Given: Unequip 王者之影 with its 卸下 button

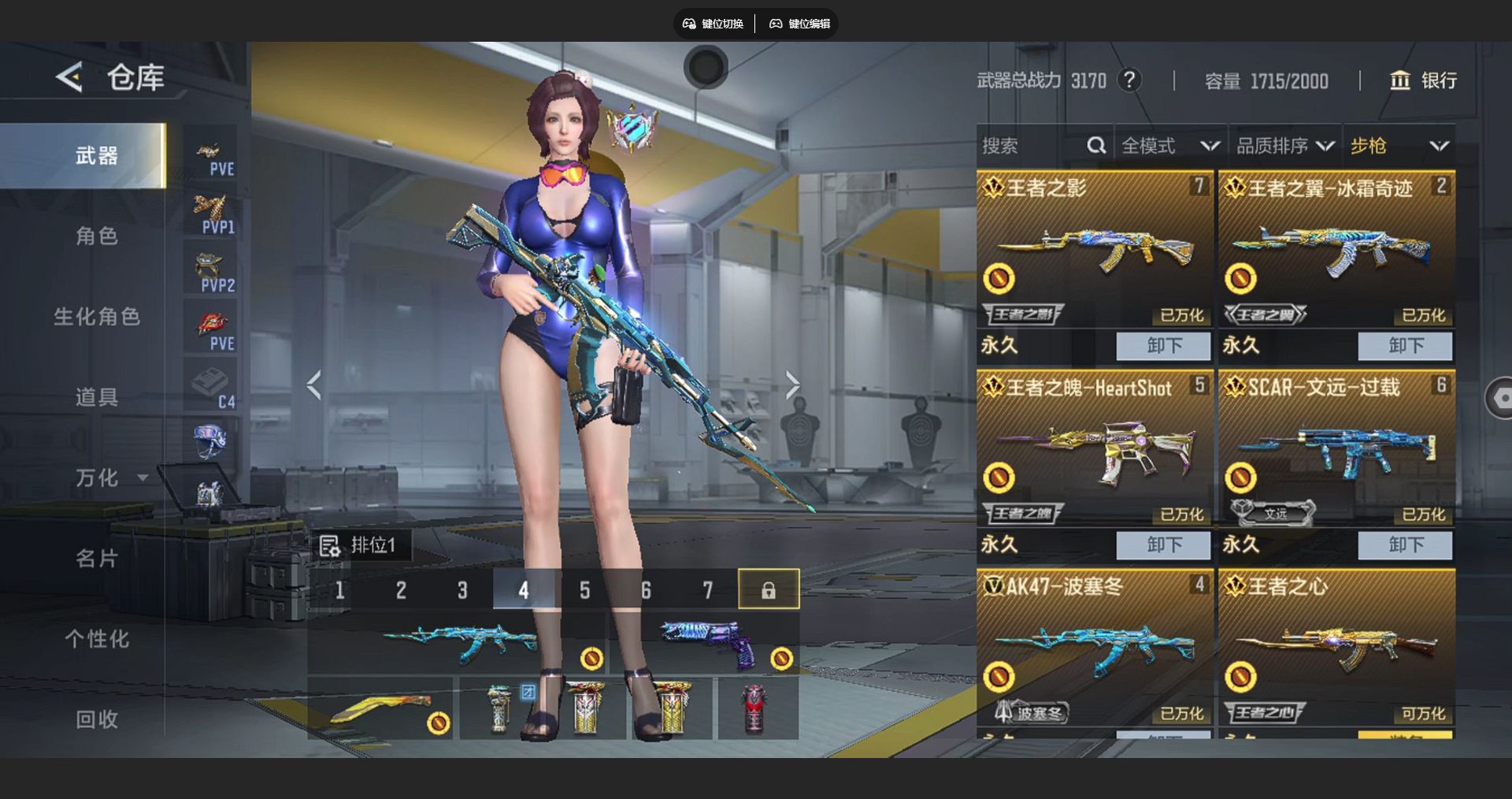Looking at the screenshot, I should (x=1163, y=345).
